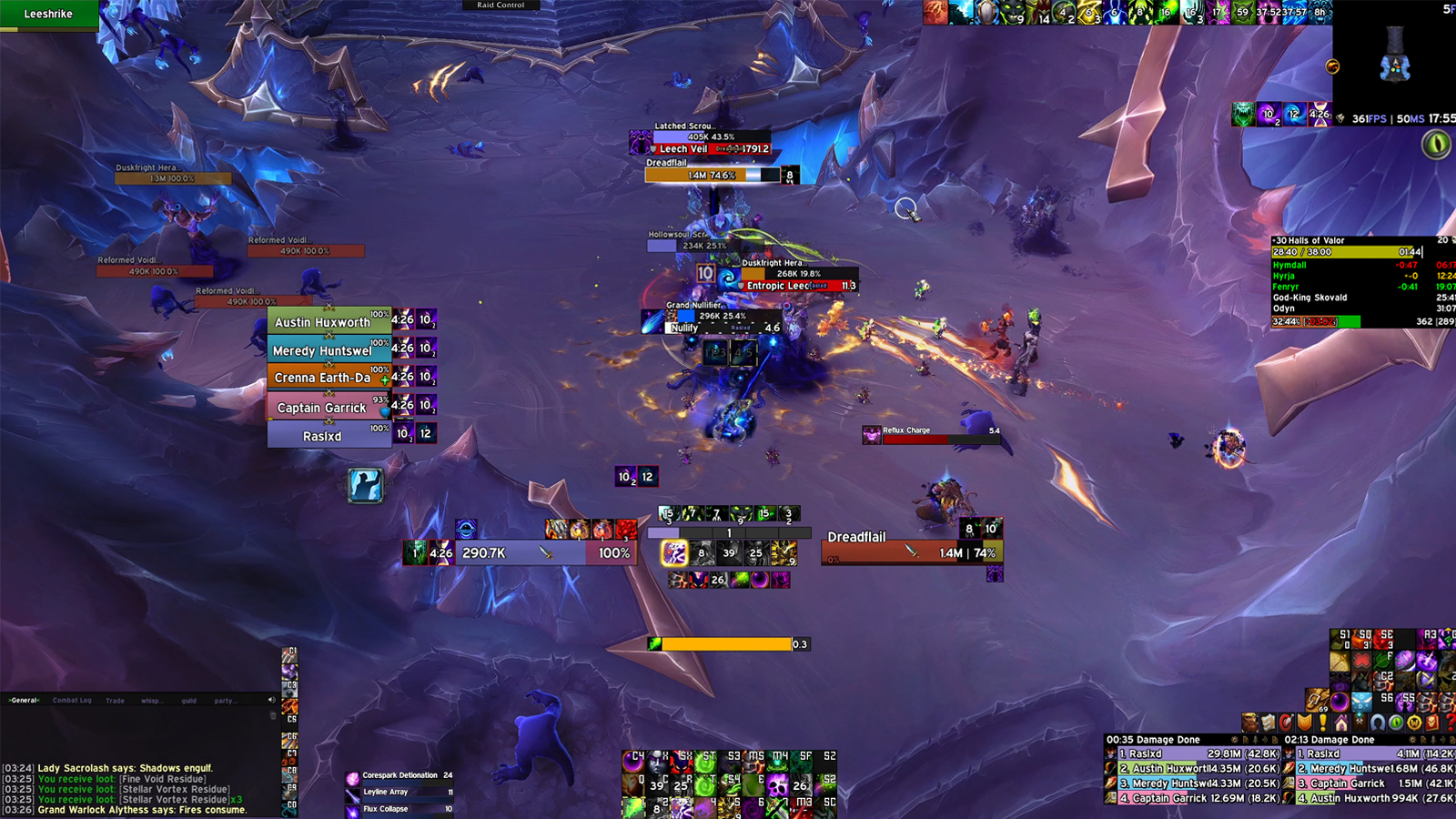Open the report page icon menu on the damage meter

pos(1247,740)
